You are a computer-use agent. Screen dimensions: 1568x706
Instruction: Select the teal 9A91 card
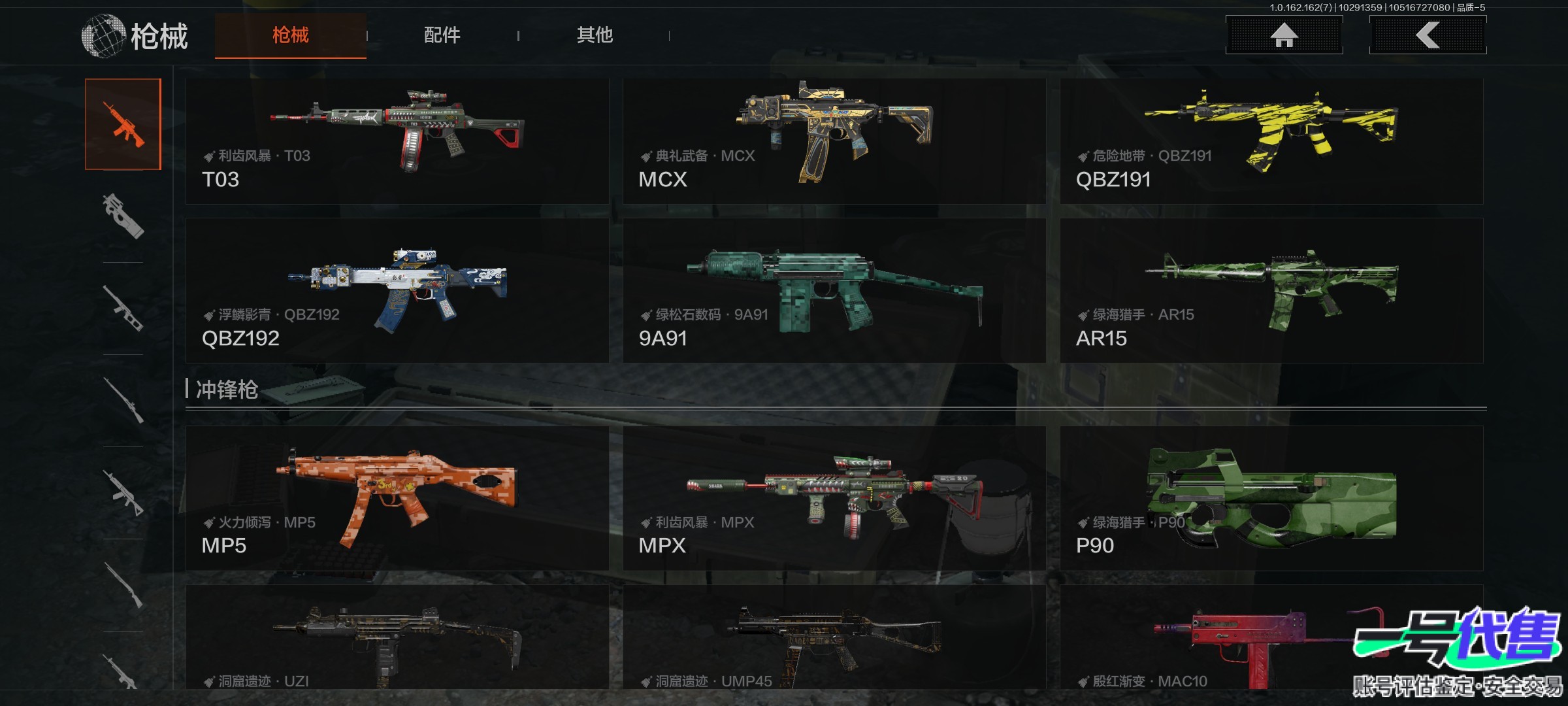[834, 291]
